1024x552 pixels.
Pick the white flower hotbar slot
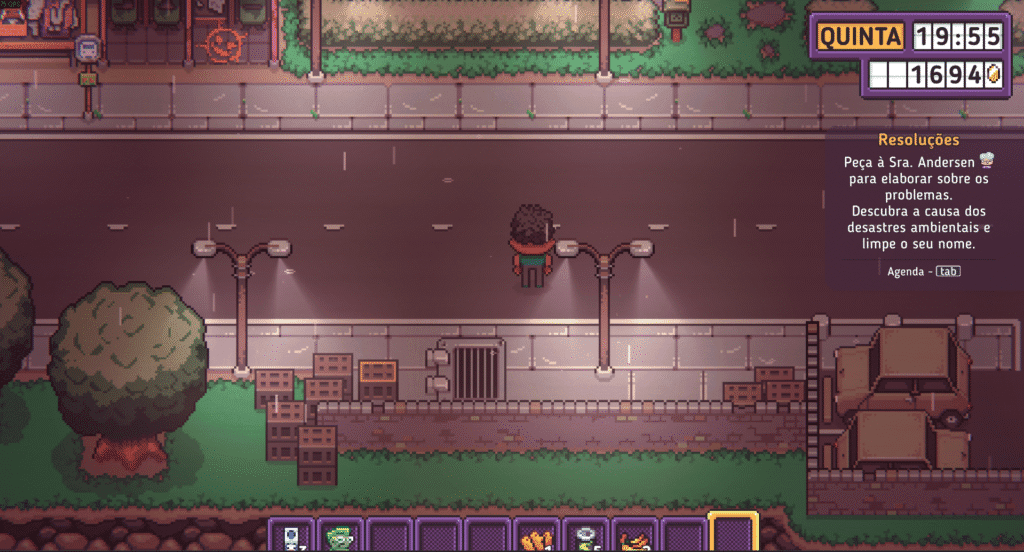point(586,537)
